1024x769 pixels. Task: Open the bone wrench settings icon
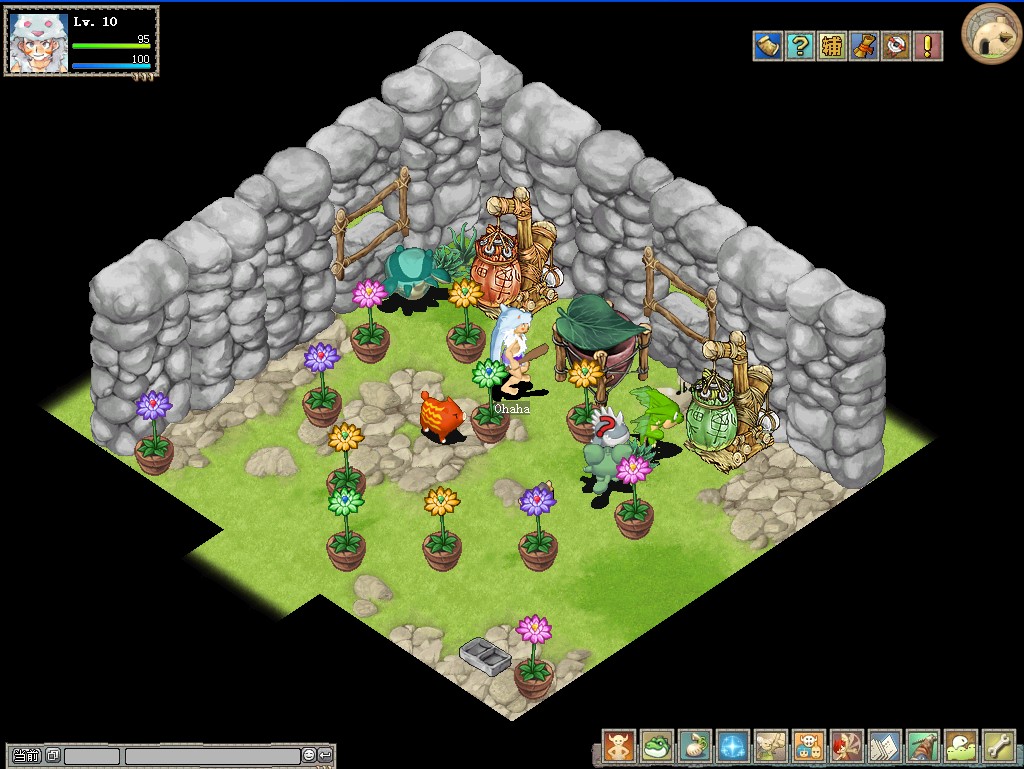(999, 746)
